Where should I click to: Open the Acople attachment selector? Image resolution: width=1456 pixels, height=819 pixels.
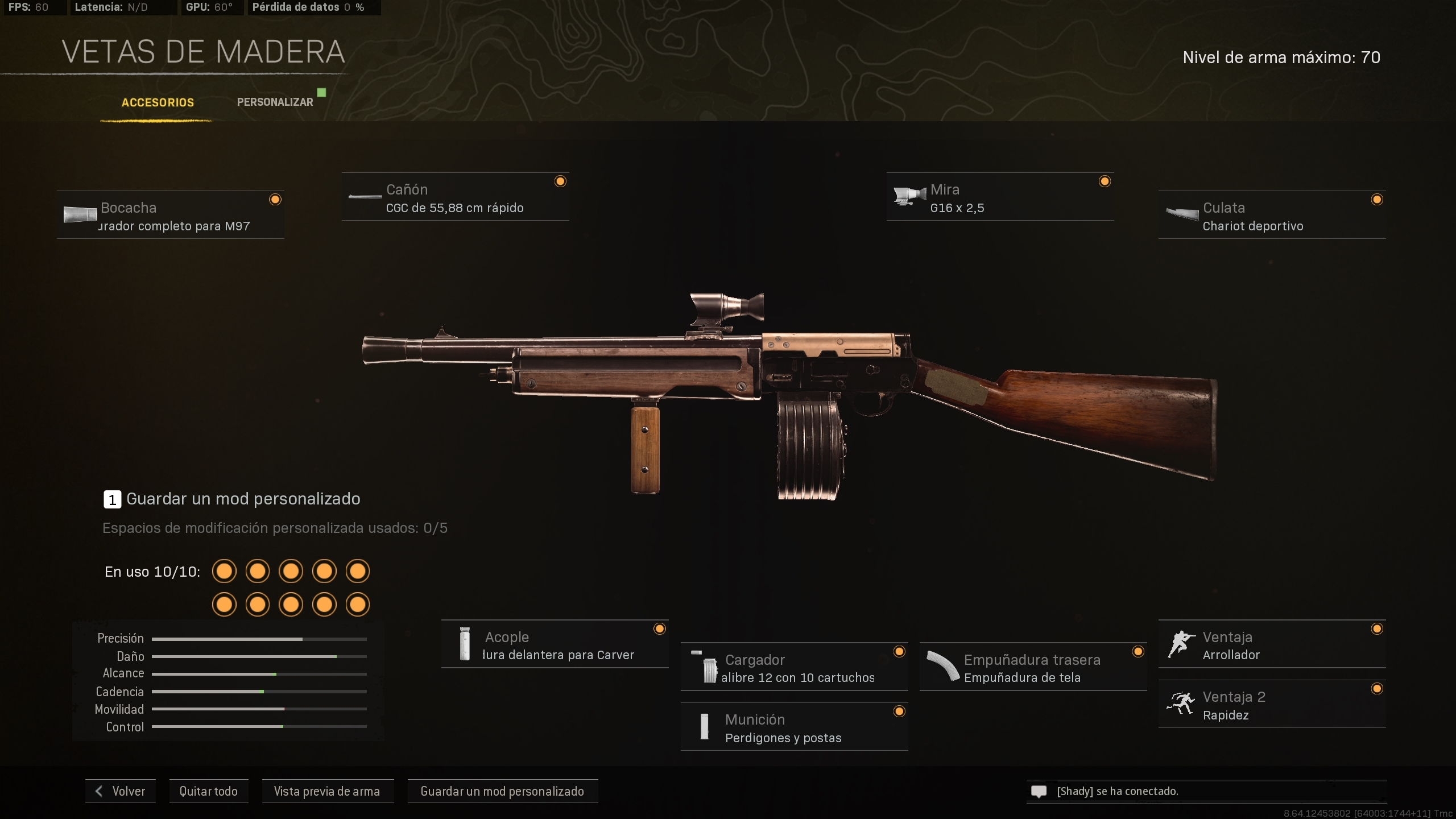[x=555, y=643]
